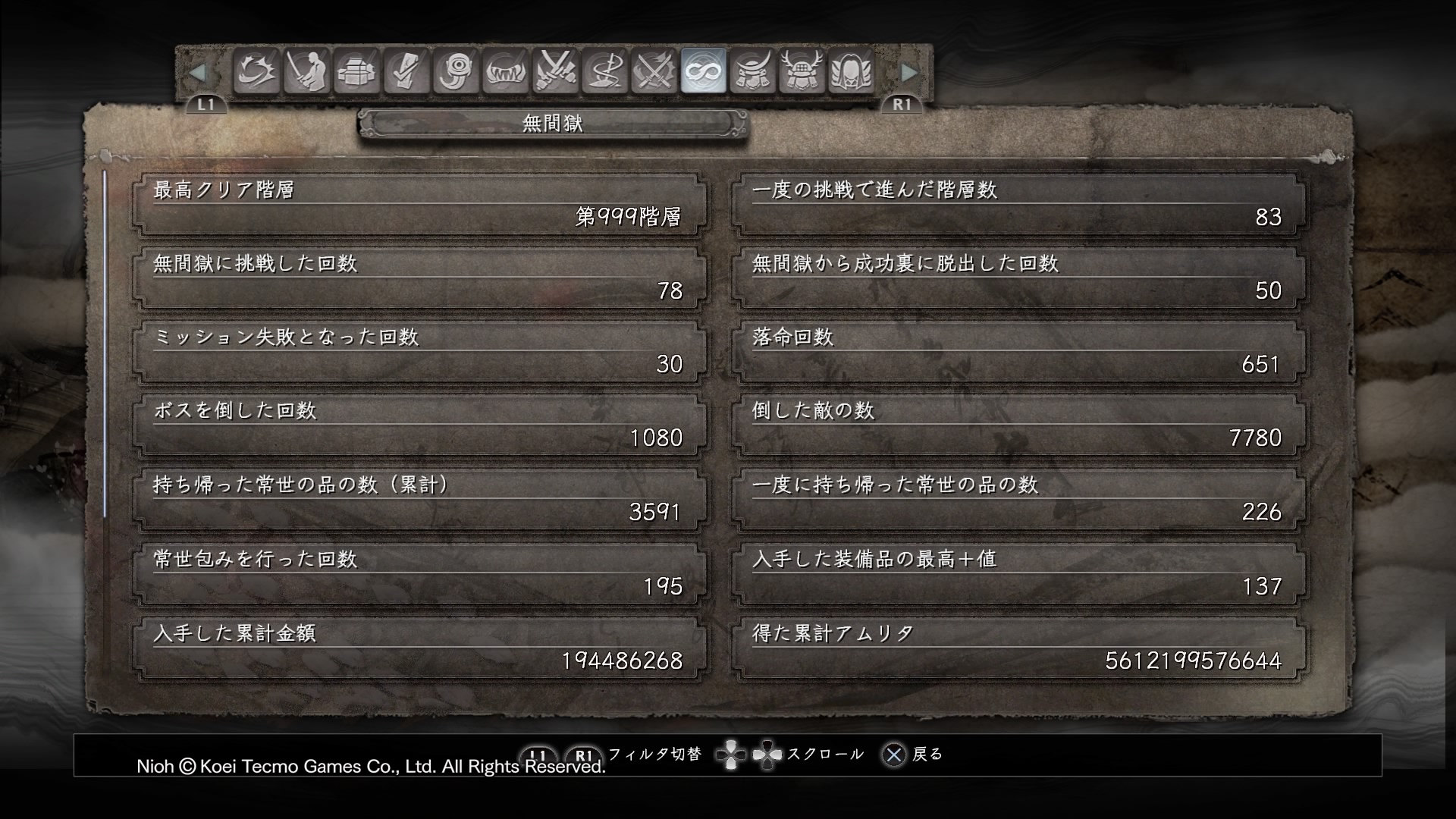Image resolution: width=1456 pixels, height=819 pixels.
Task: Open the samurai with sword tab
Action: 306,72
